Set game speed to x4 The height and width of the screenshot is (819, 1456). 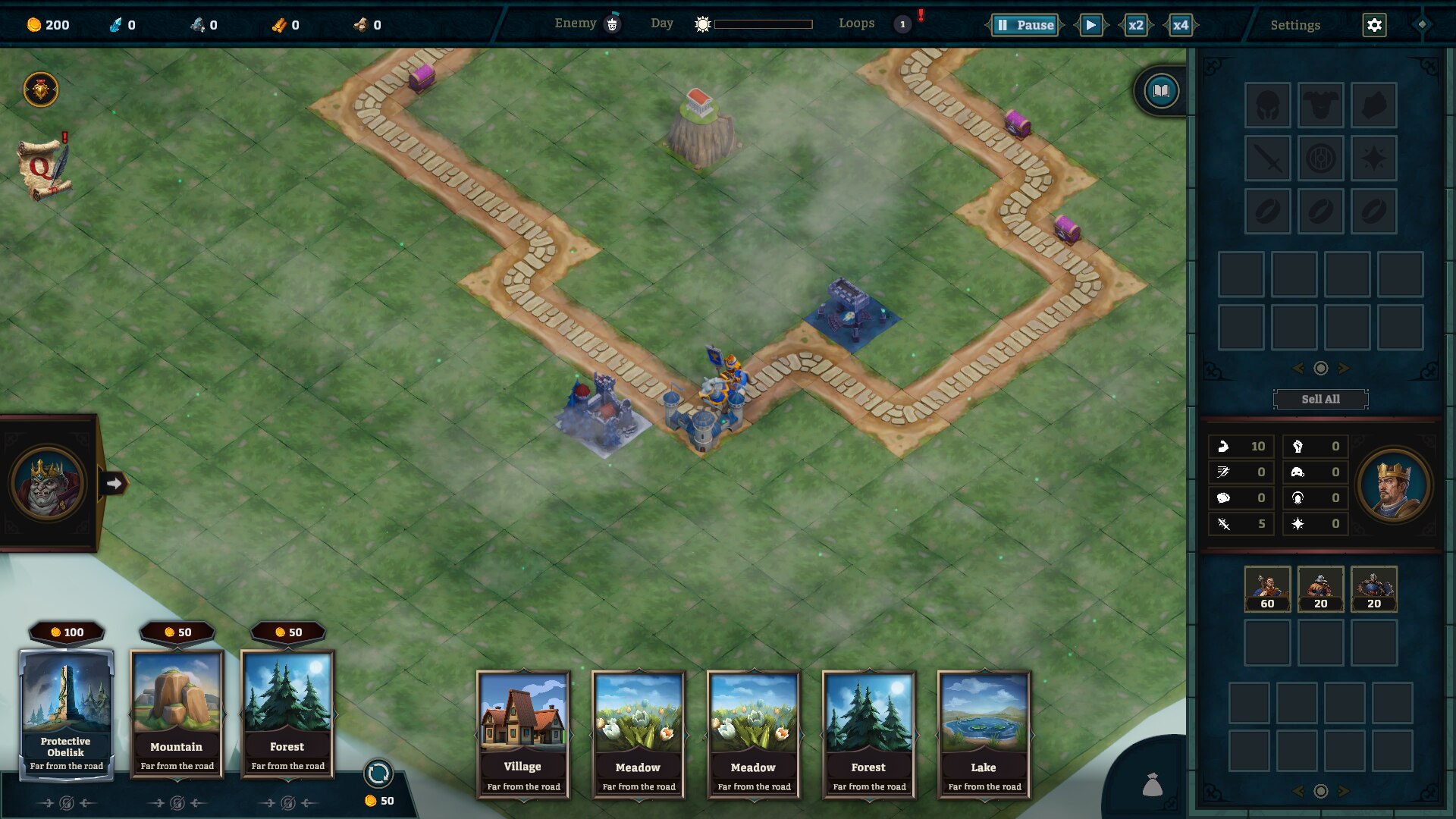[x=1181, y=25]
